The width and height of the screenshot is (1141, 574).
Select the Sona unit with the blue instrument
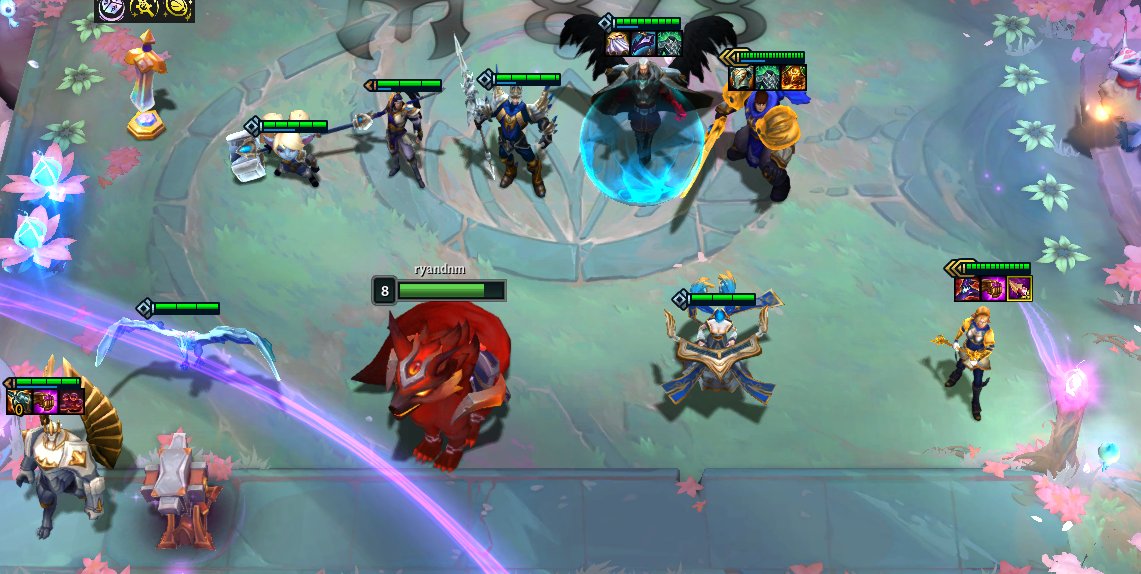717,355
